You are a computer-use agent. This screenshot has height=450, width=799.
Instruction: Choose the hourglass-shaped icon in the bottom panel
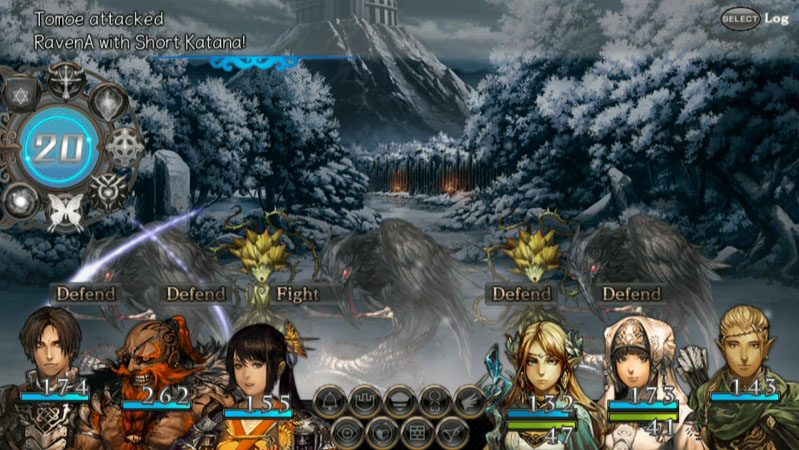click(x=434, y=402)
